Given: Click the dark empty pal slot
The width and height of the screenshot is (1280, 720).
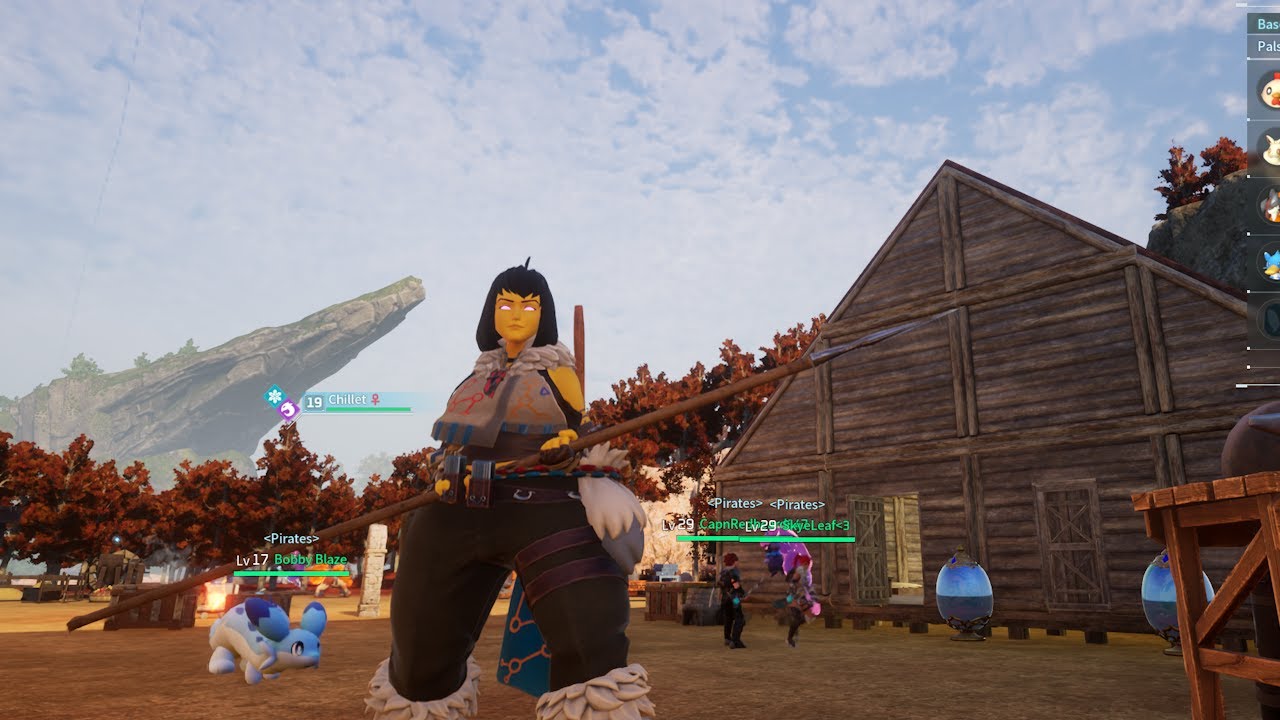Looking at the screenshot, I should point(1270,320).
